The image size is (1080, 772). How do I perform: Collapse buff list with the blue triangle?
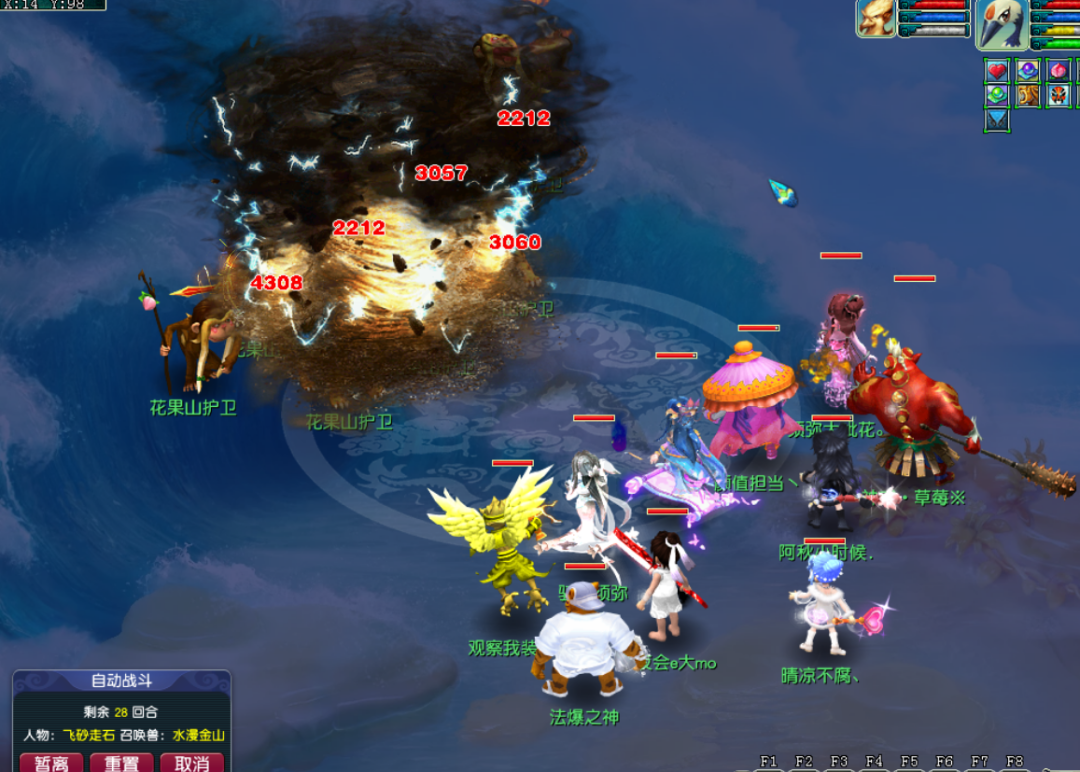(997, 121)
